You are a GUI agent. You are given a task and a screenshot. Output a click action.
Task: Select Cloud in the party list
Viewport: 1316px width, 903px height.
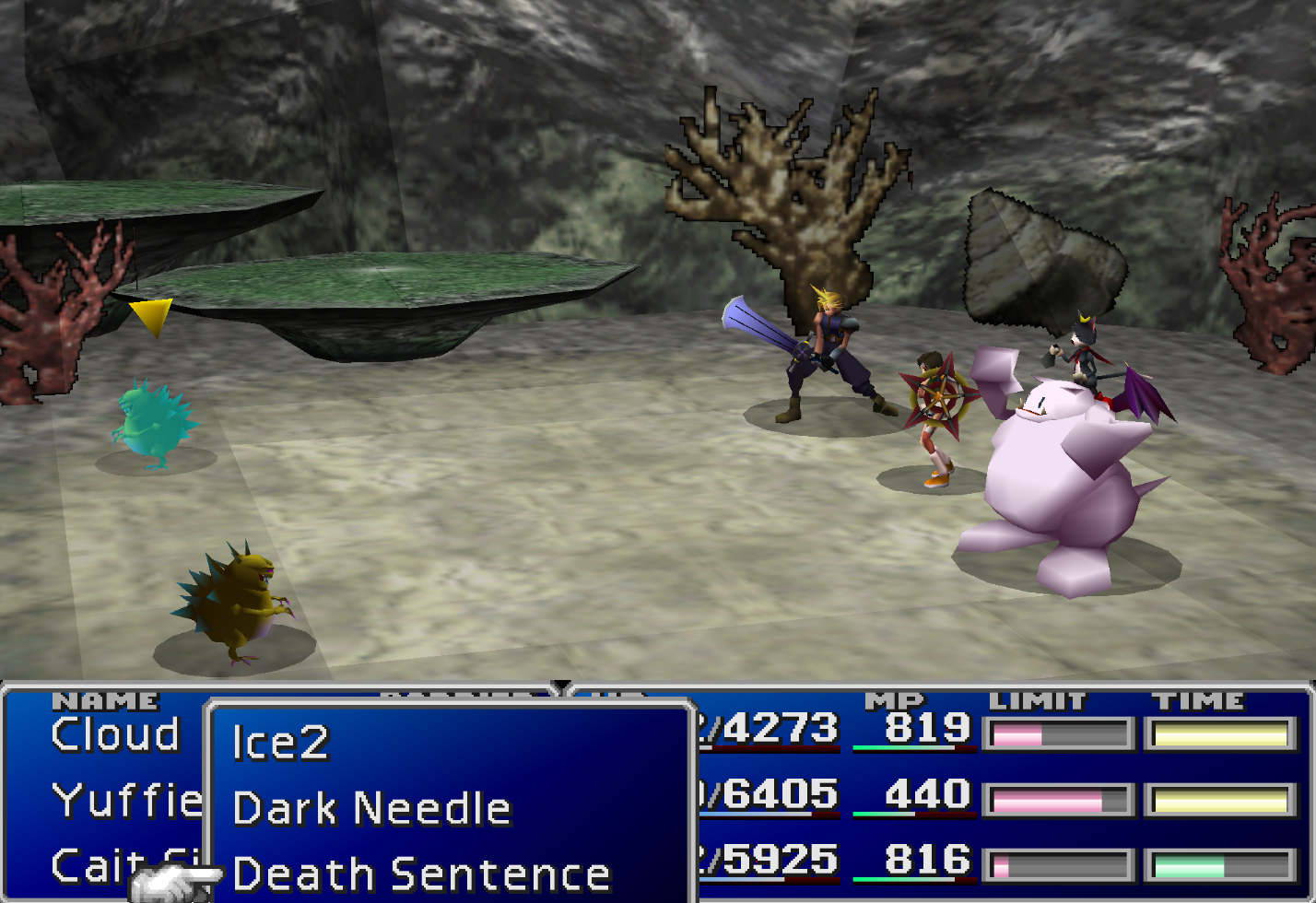tap(115, 734)
